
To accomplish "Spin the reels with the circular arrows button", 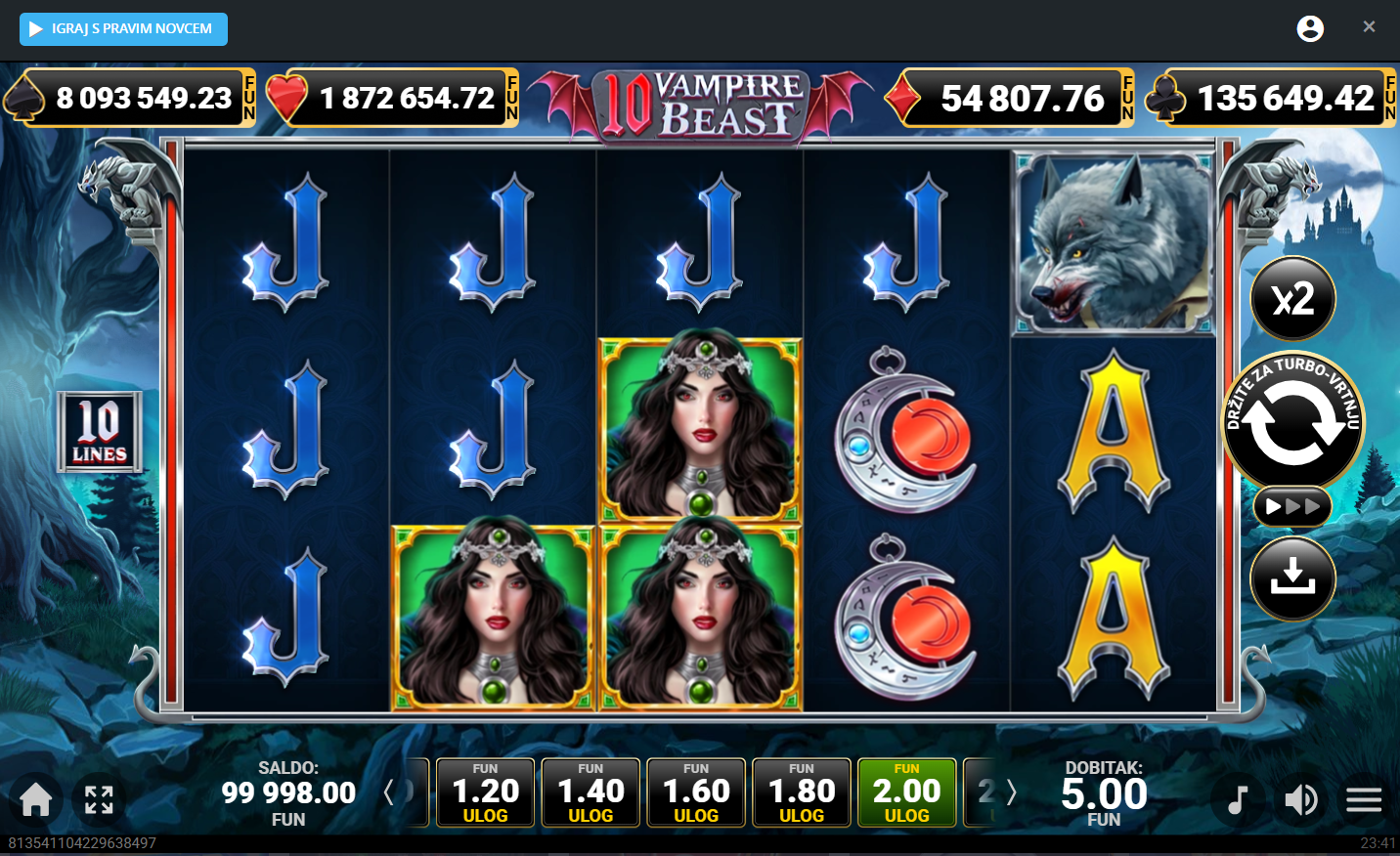I will click(1292, 422).
